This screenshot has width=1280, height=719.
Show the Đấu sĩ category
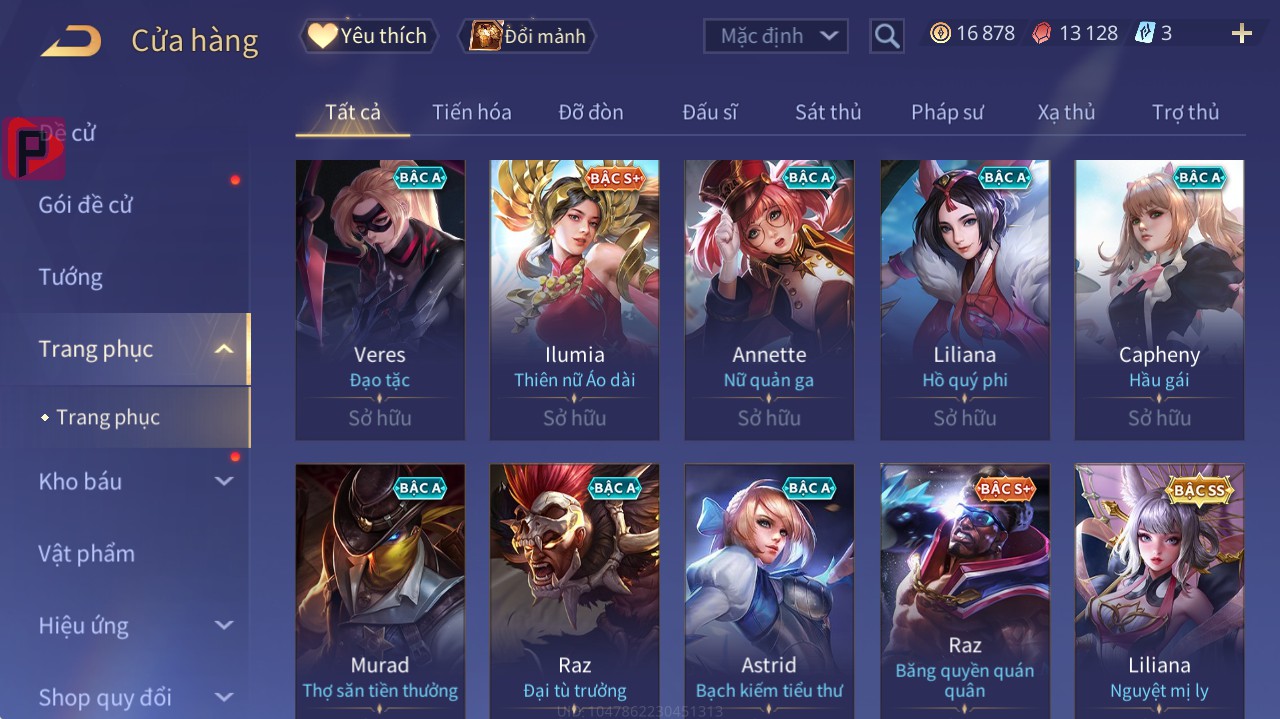click(x=709, y=112)
